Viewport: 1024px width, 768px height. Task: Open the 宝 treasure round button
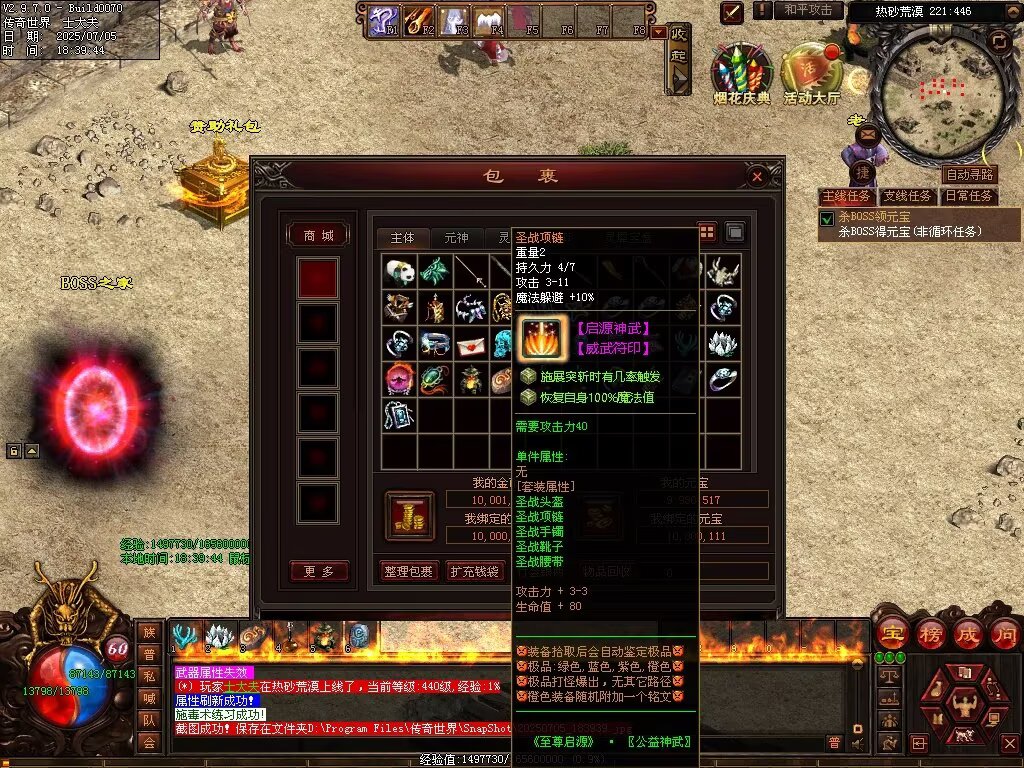coord(890,633)
